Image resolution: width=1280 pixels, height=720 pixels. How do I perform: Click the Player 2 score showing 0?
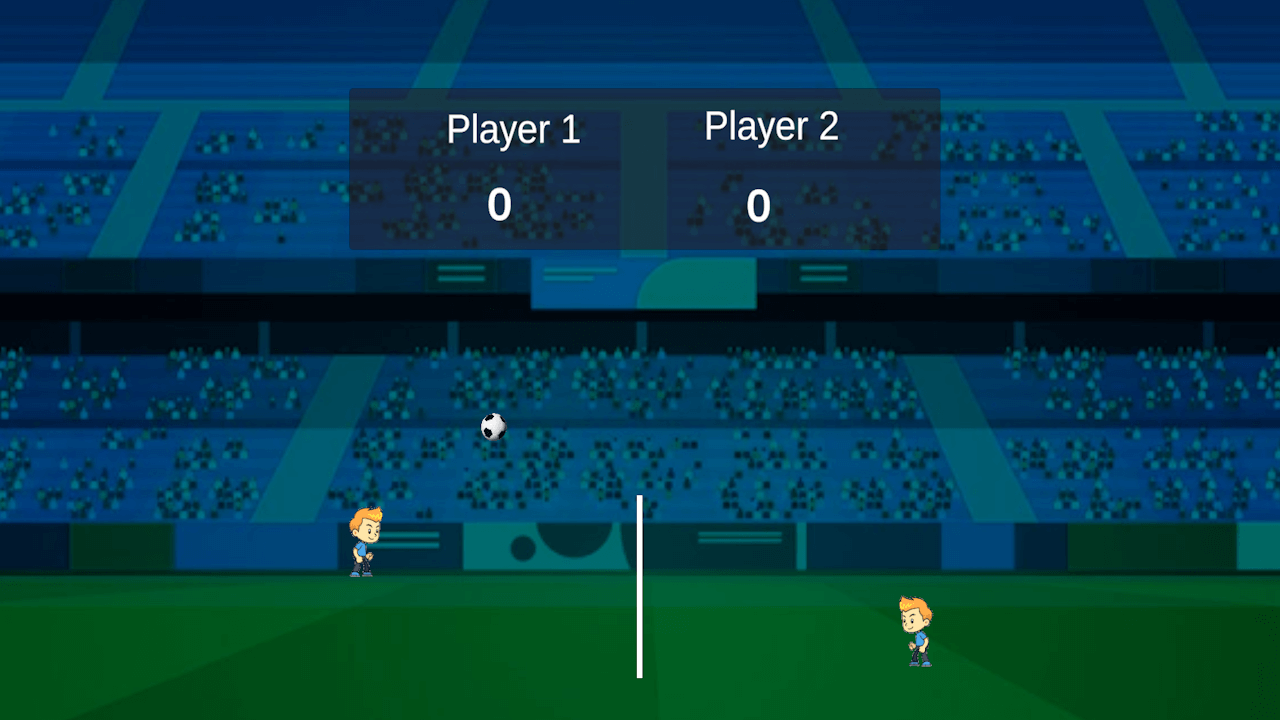coord(757,206)
